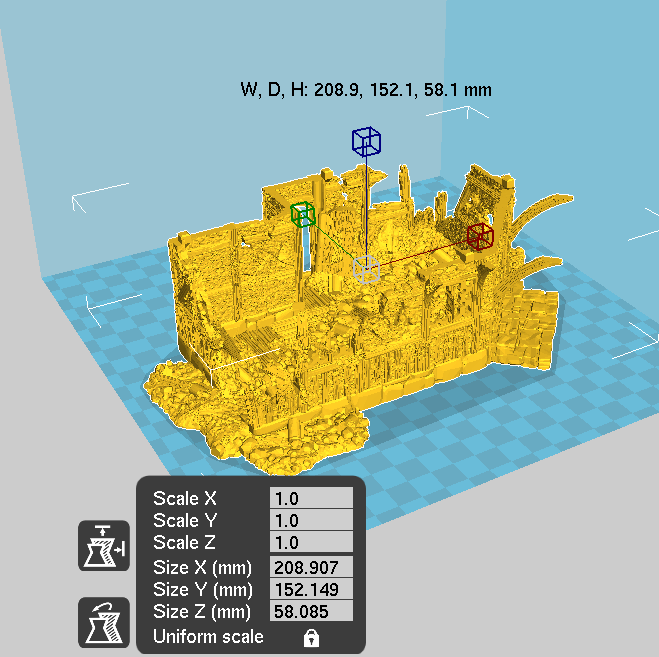Select the green Y-axis scale handle
This screenshot has width=659, height=657.
tap(303, 214)
